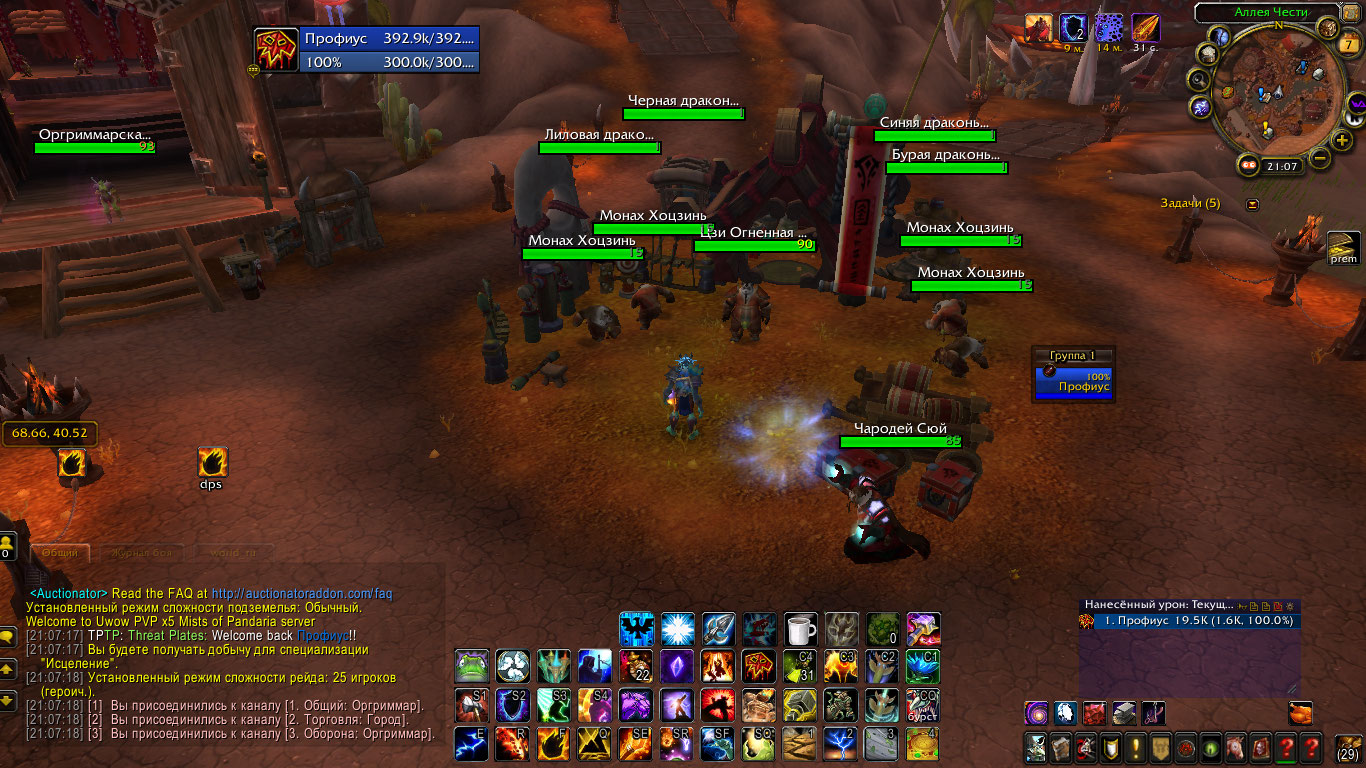Activate the green frog Hex ability
This screenshot has height=768, width=1366.
click(x=471, y=666)
